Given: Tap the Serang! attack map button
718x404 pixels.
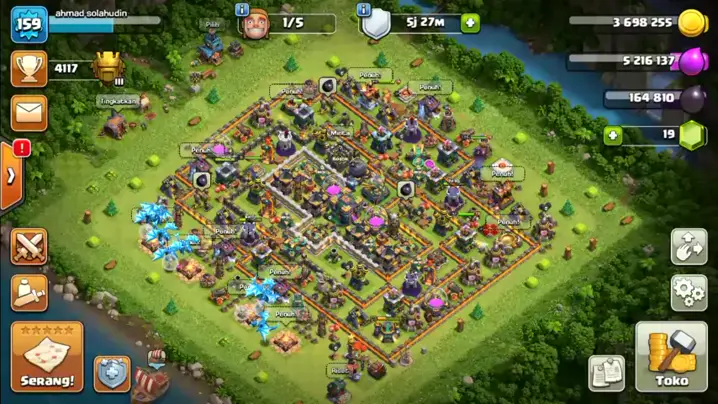Looking at the screenshot, I should pyautogui.click(x=47, y=356).
